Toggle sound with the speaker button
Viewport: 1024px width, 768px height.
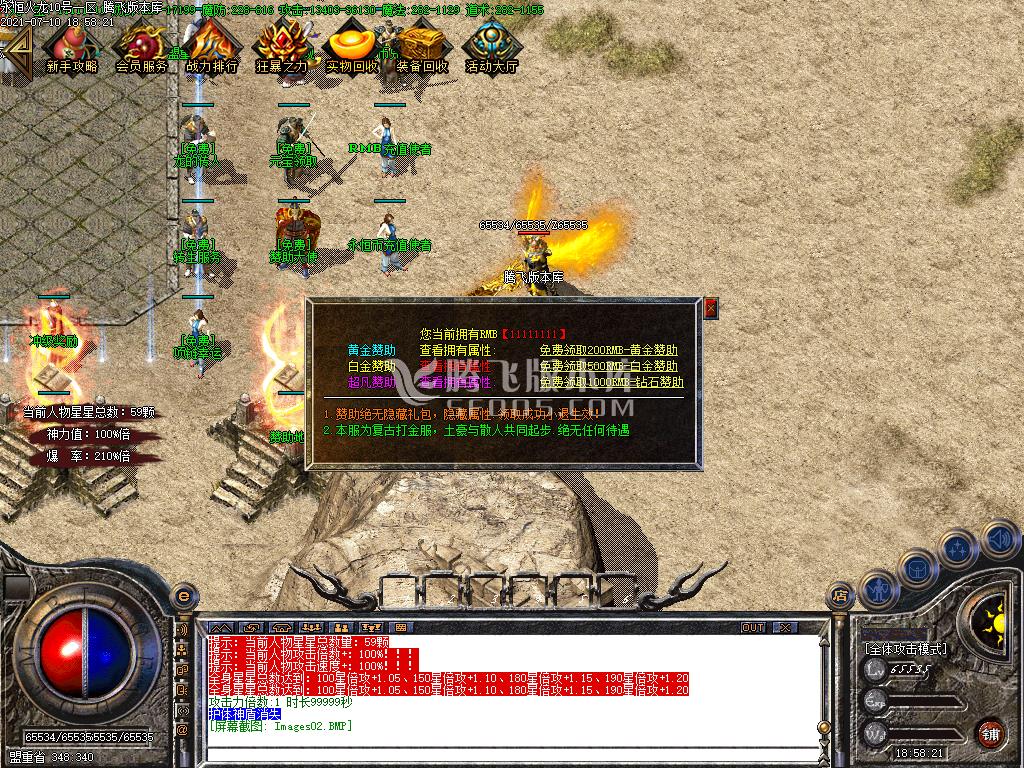click(x=998, y=539)
